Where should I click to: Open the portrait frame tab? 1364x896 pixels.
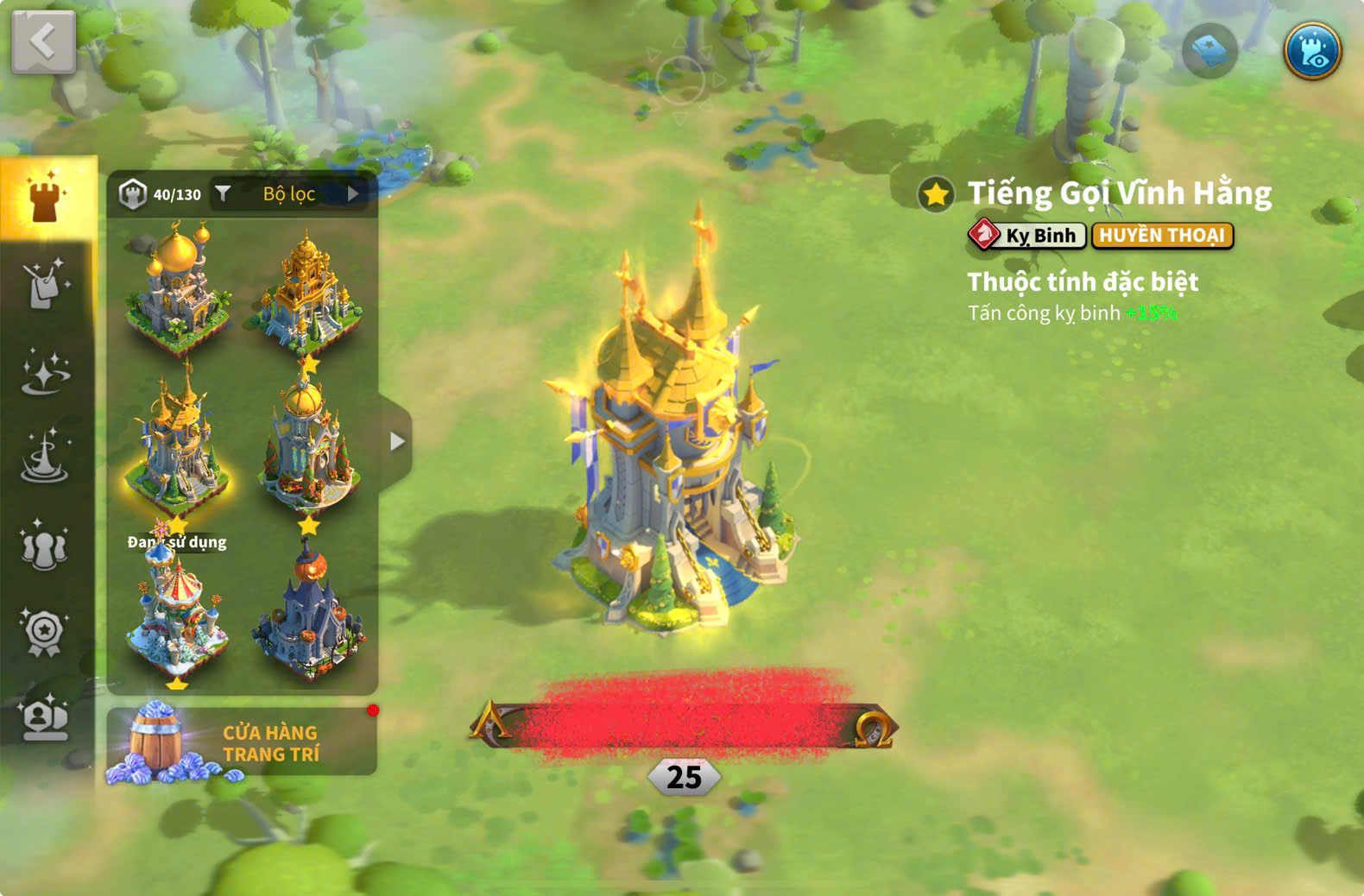pos(45,718)
